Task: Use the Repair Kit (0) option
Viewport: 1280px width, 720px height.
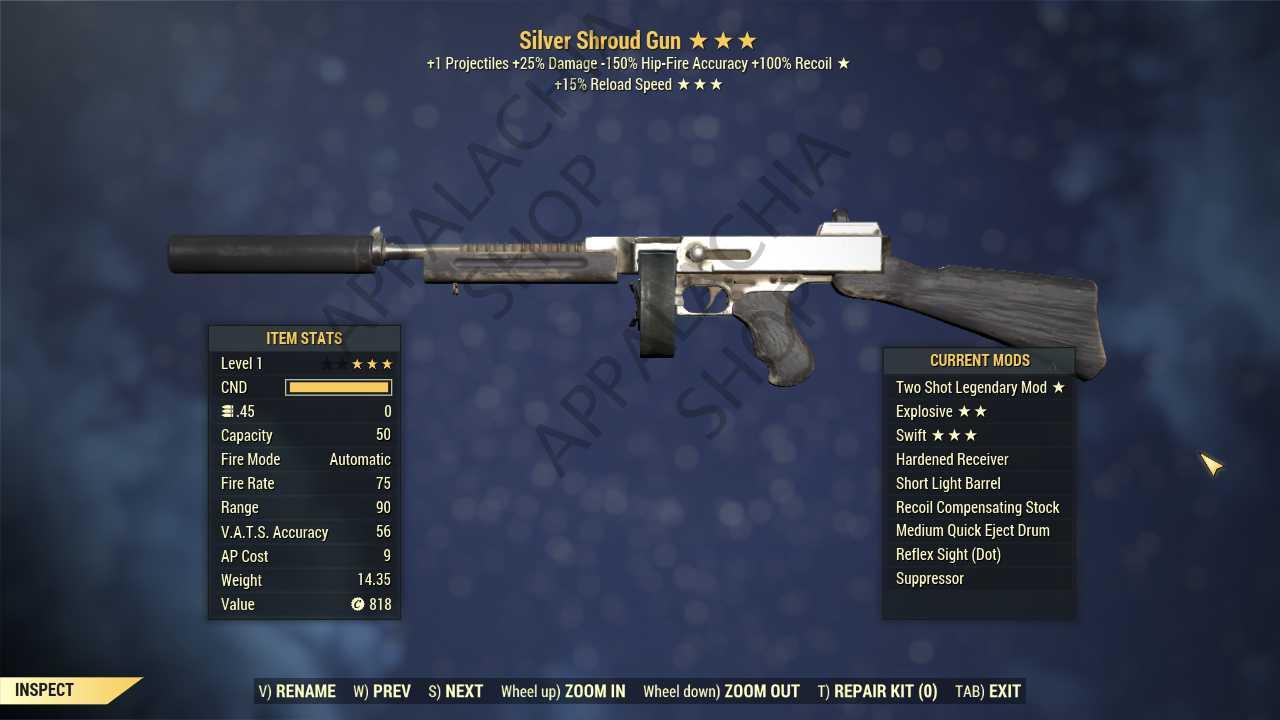Action: (x=877, y=691)
